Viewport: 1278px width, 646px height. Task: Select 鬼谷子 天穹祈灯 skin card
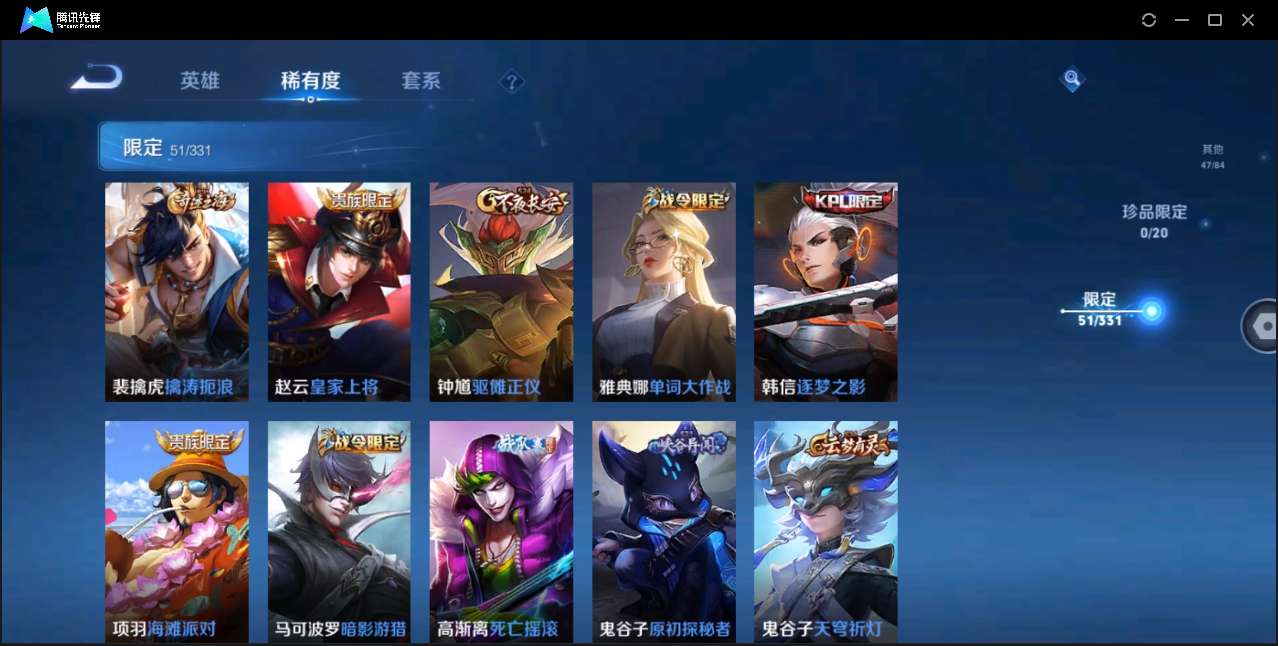826,531
